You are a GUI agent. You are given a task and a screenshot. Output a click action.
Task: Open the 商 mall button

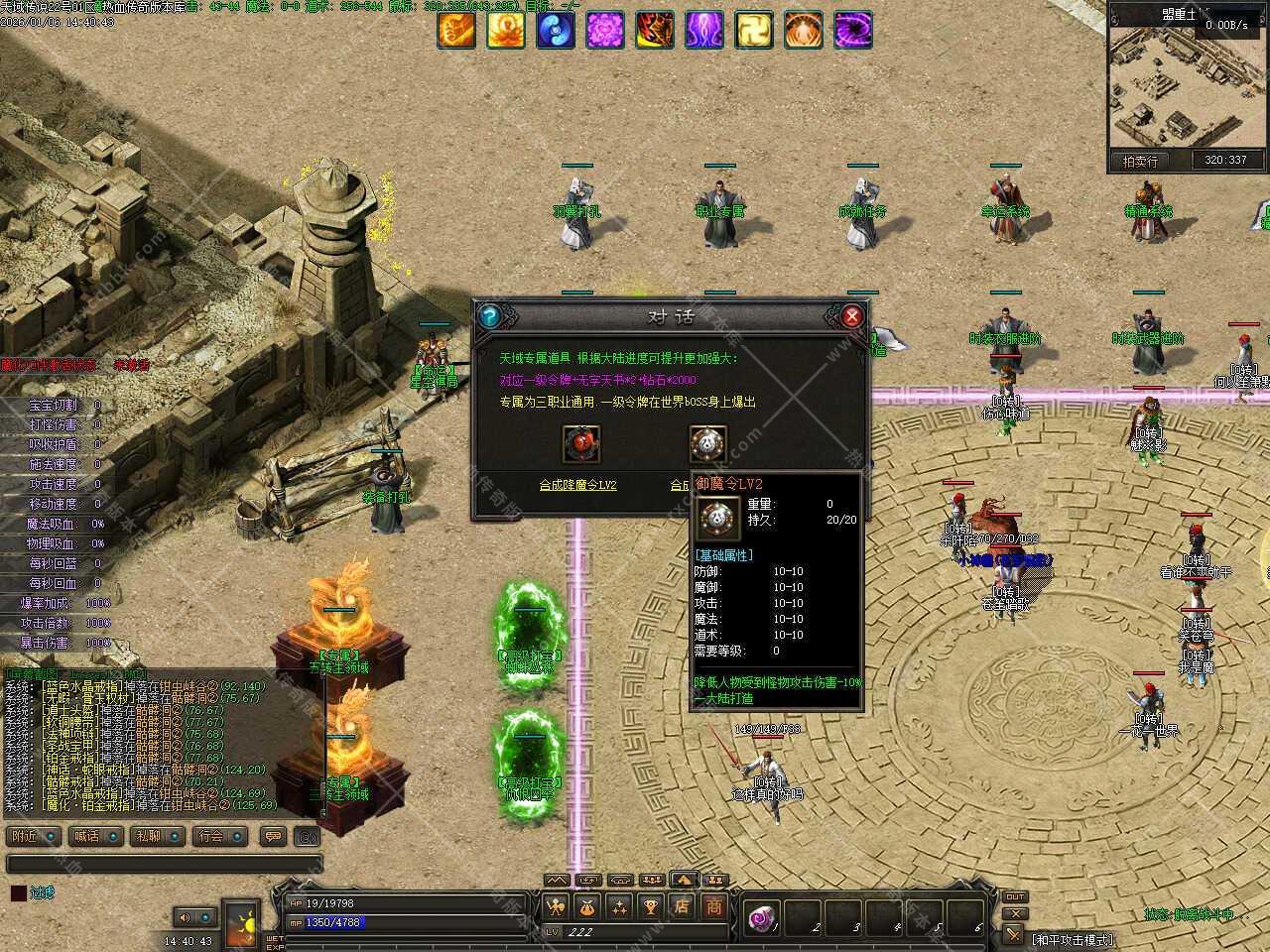tap(714, 905)
